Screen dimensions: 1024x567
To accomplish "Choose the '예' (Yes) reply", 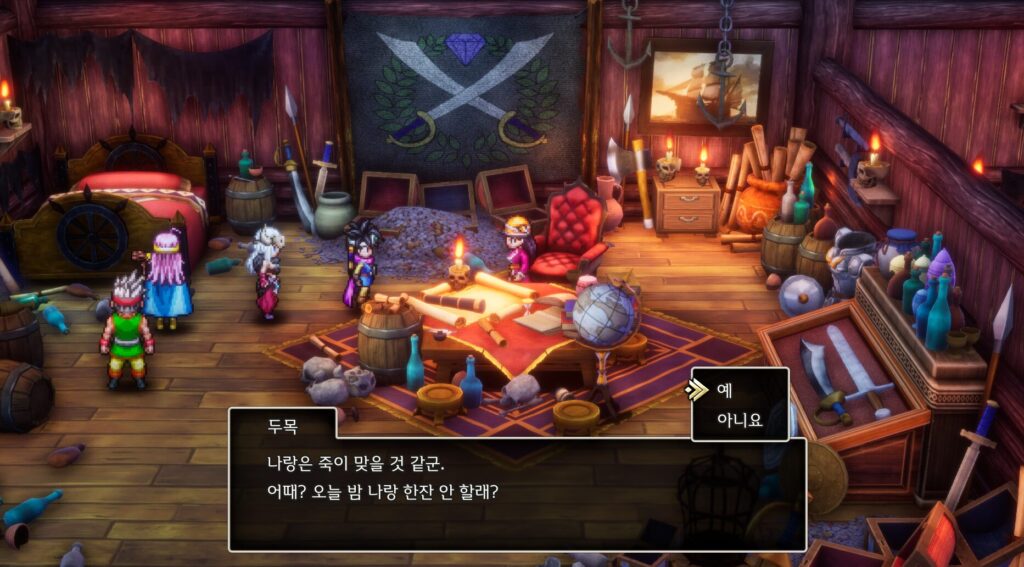I will click(726, 391).
